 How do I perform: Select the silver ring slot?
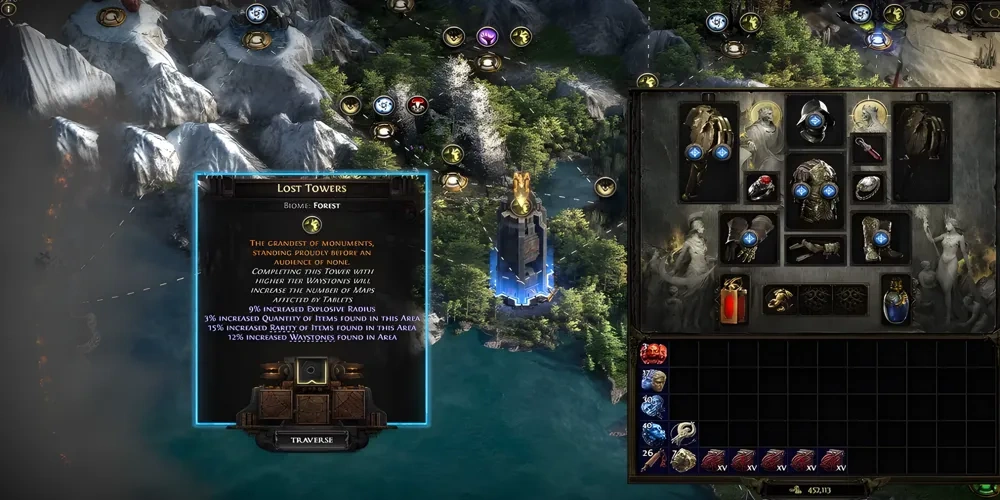[x=868, y=186]
